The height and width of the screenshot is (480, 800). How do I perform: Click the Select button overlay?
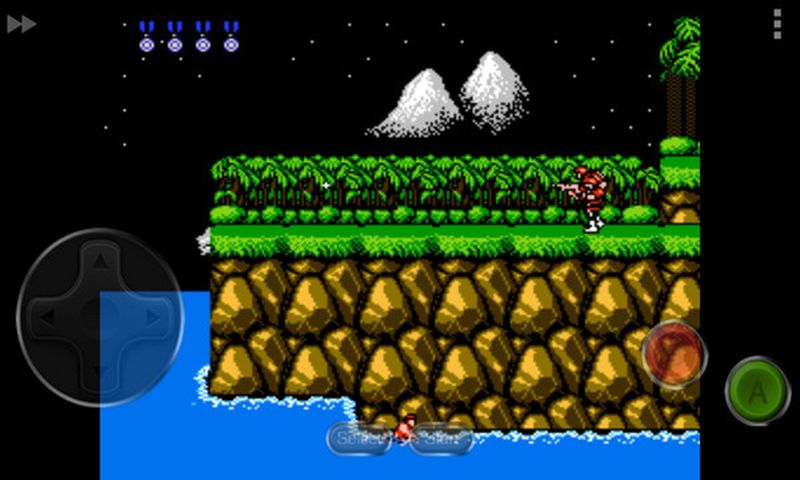358,438
